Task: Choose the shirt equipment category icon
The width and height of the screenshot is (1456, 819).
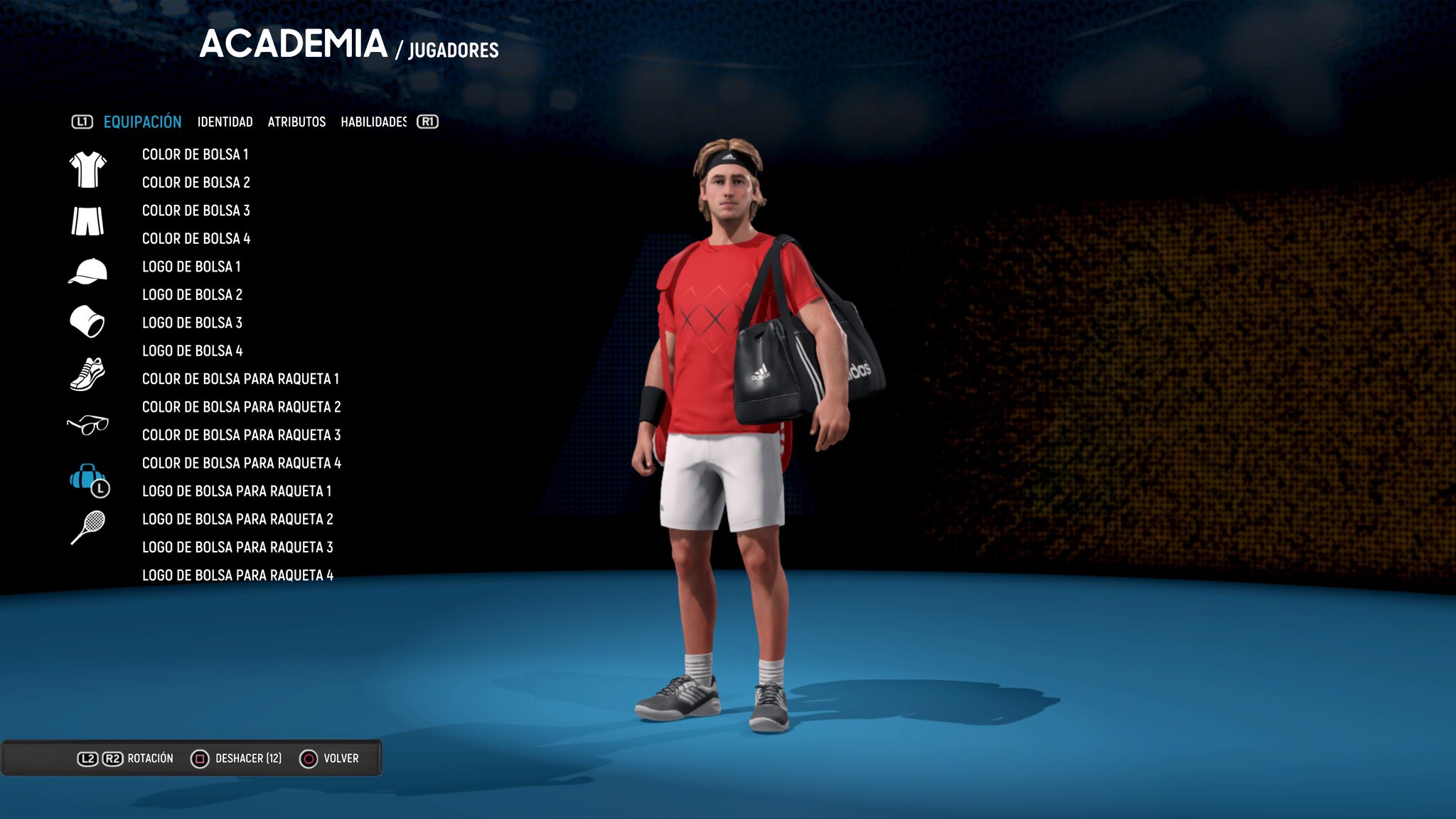Action: pyautogui.click(x=87, y=170)
